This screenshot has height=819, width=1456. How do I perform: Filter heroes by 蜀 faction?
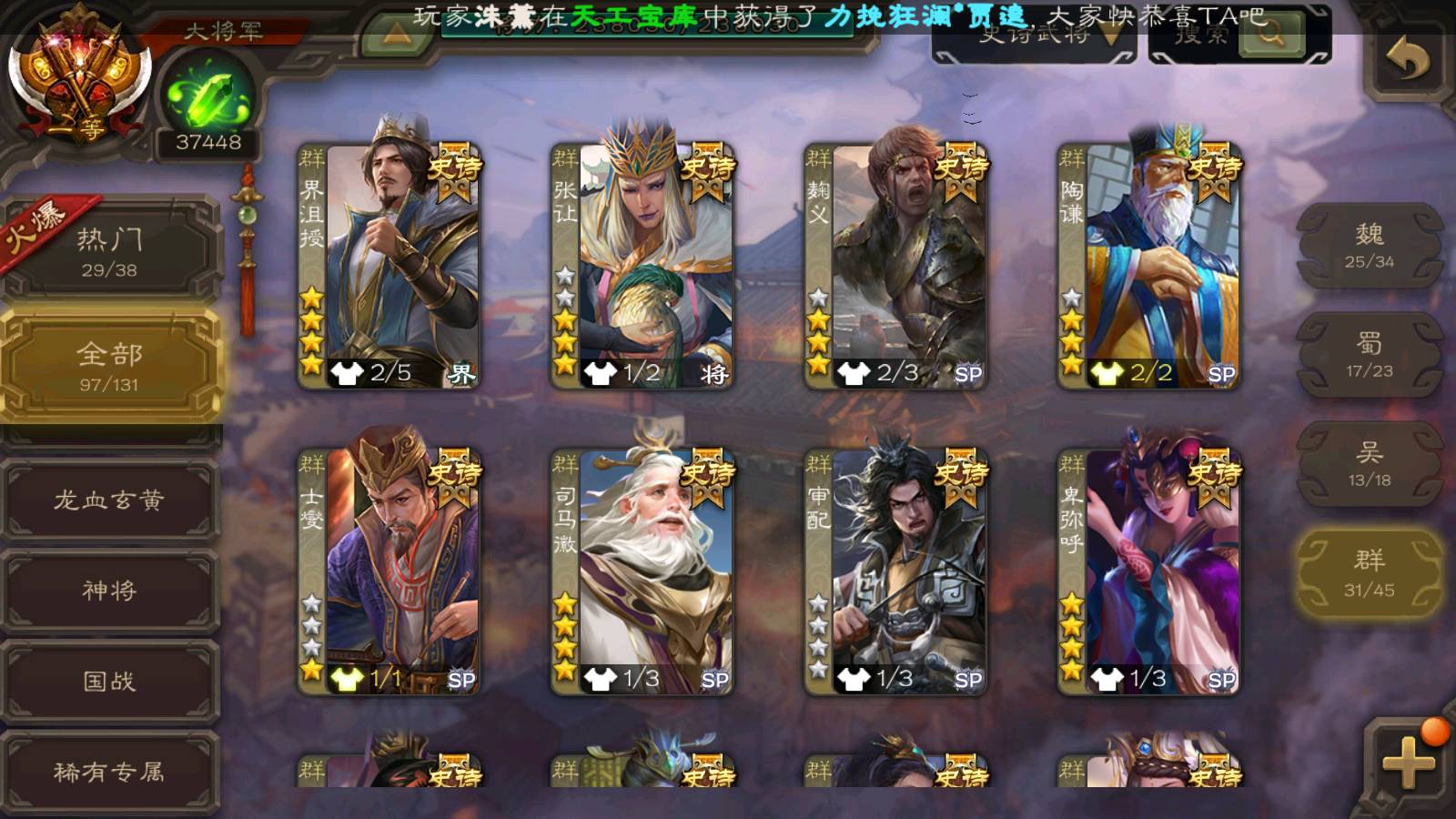(x=1369, y=355)
